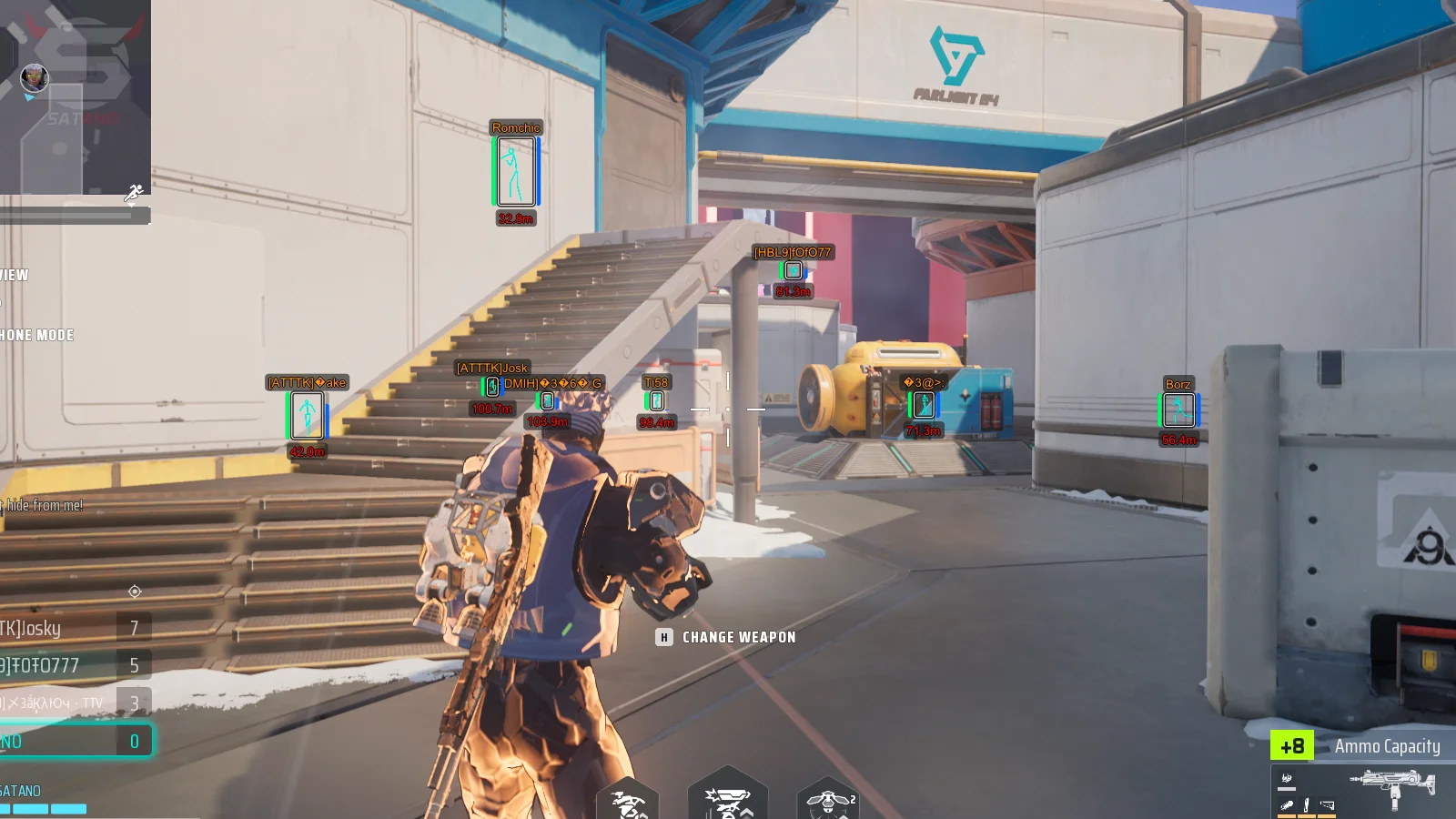
Task: Click the highlighted scoreboard row with score 0
Action: pyautogui.click(x=75, y=741)
